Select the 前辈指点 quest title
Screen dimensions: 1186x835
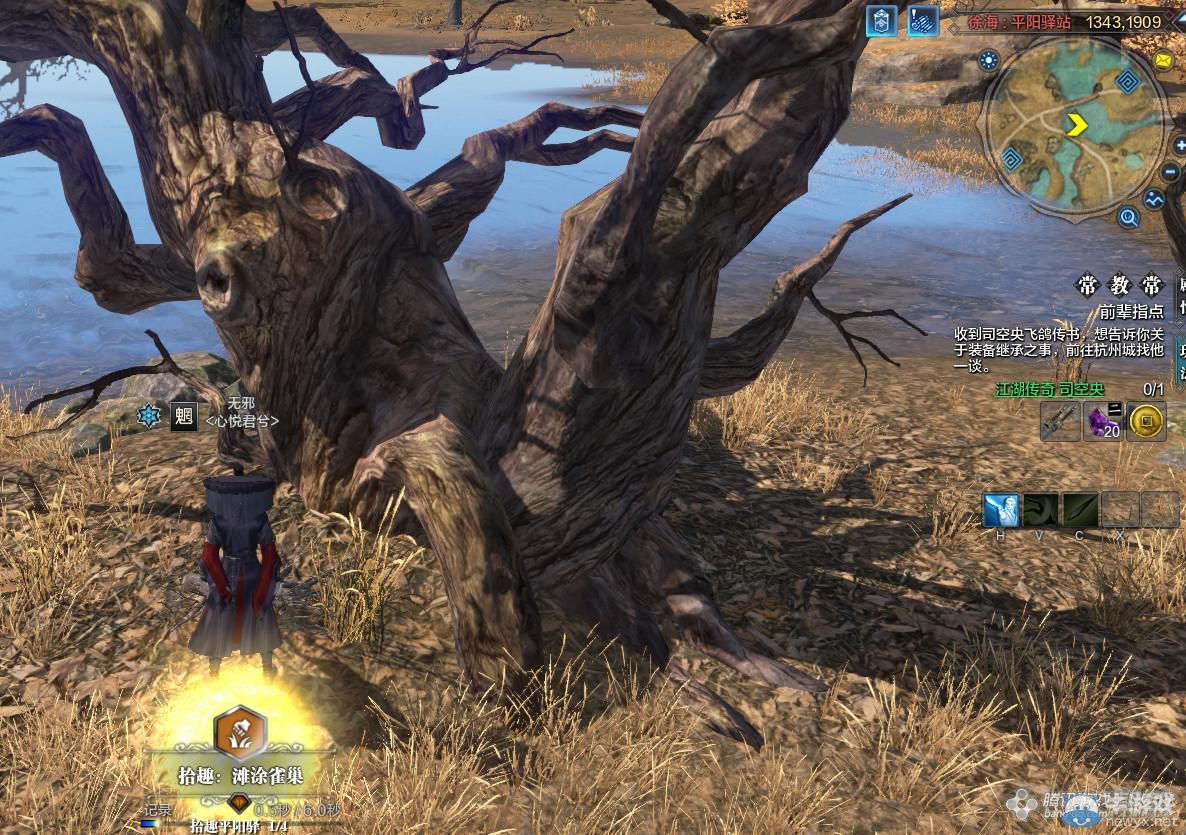pyautogui.click(x=1131, y=312)
